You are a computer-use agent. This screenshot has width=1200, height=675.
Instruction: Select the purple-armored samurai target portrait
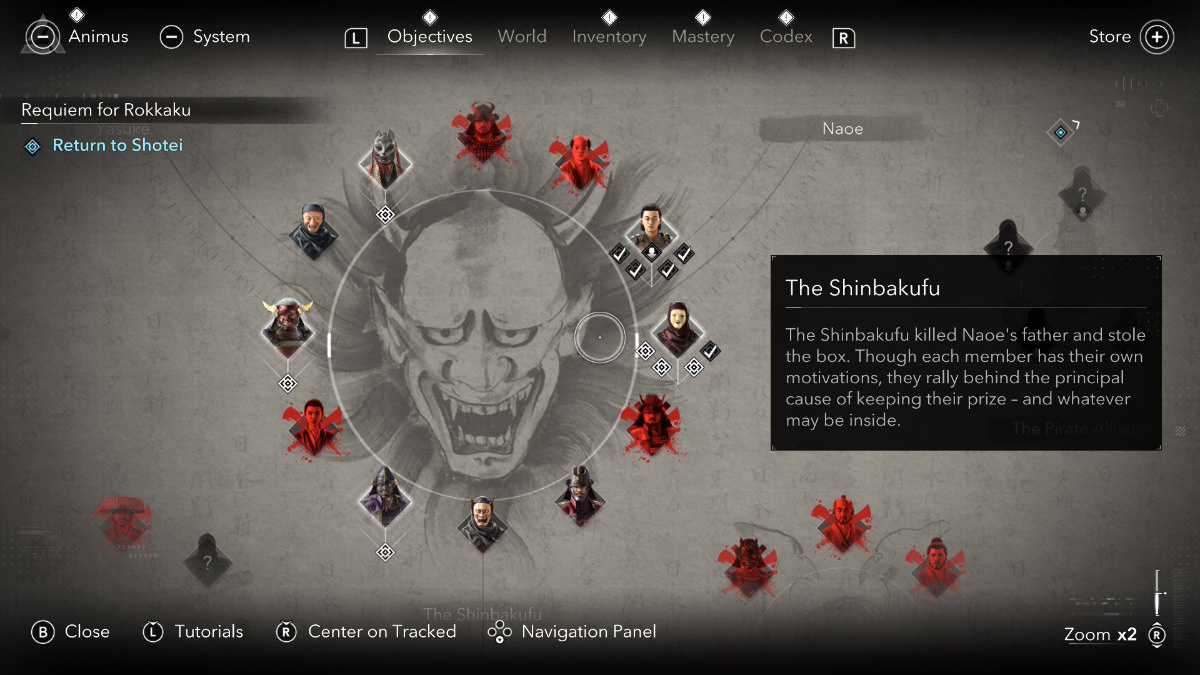[x=385, y=495]
